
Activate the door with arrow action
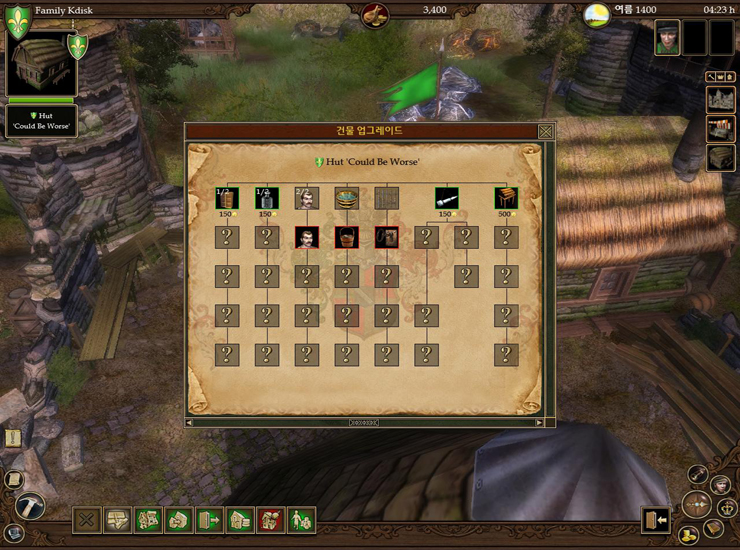click(x=210, y=520)
